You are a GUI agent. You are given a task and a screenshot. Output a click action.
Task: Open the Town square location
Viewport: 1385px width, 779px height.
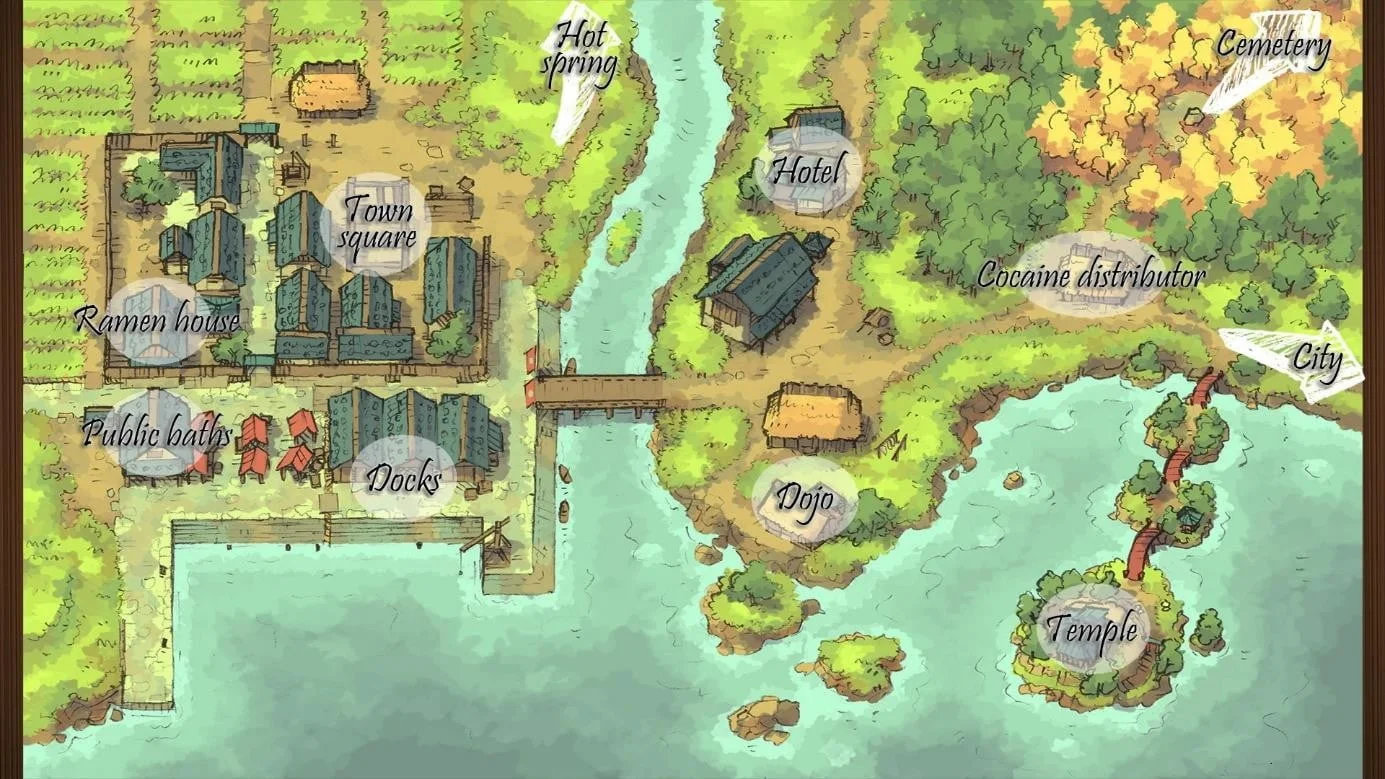click(x=377, y=224)
